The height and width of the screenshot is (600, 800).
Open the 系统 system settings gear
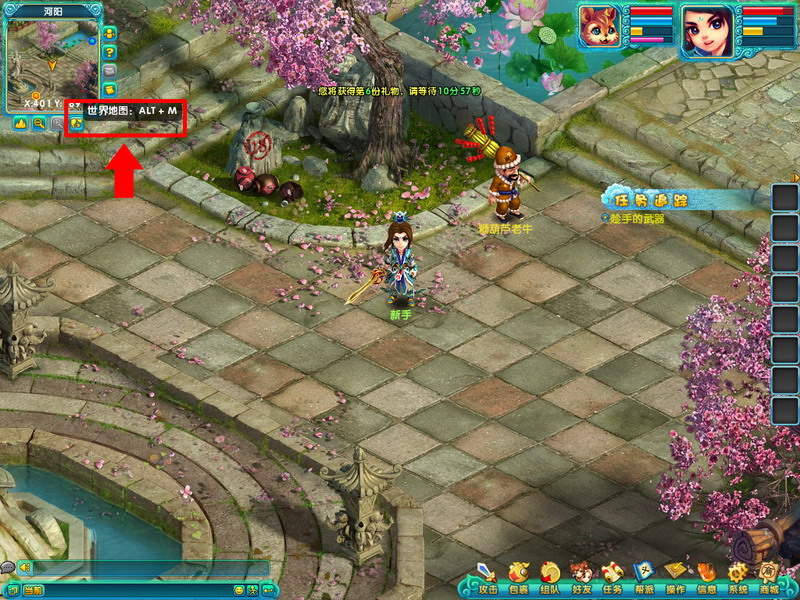click(x=738, y=576)
